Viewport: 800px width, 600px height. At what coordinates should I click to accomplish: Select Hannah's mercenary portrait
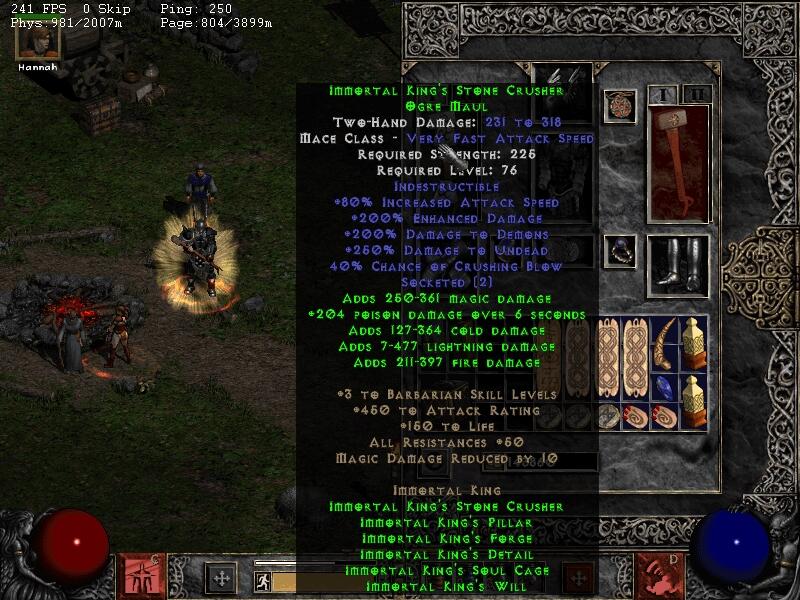(37, 40)
